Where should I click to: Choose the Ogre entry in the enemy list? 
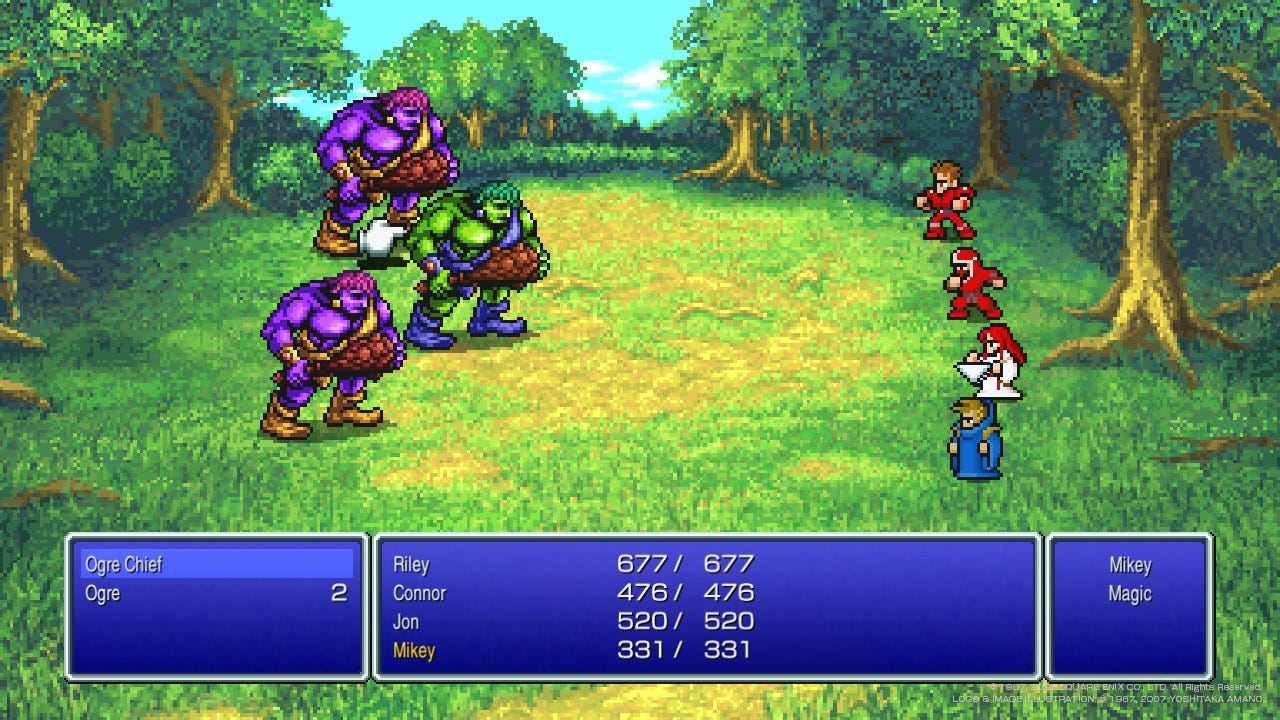click(x=103, y=594)
